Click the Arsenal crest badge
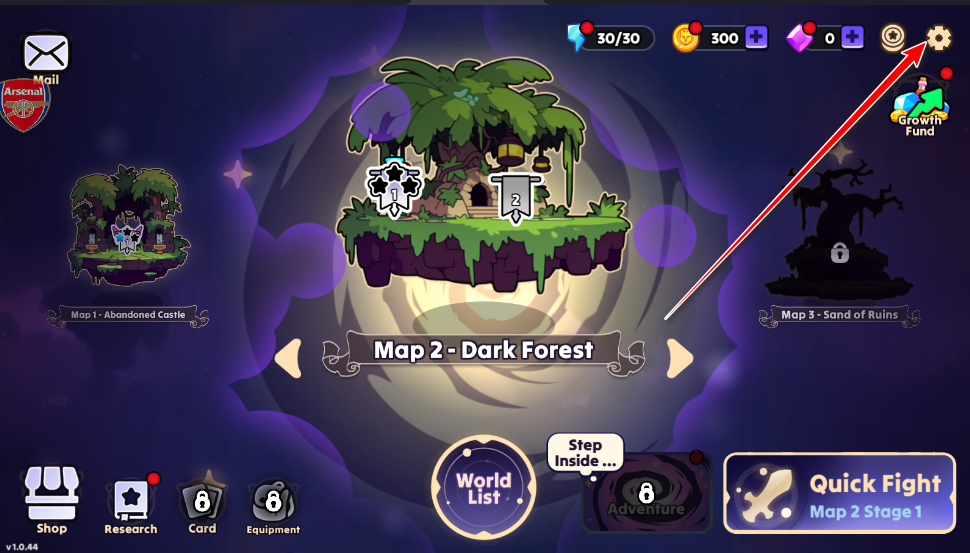 (x=24, y=105)
